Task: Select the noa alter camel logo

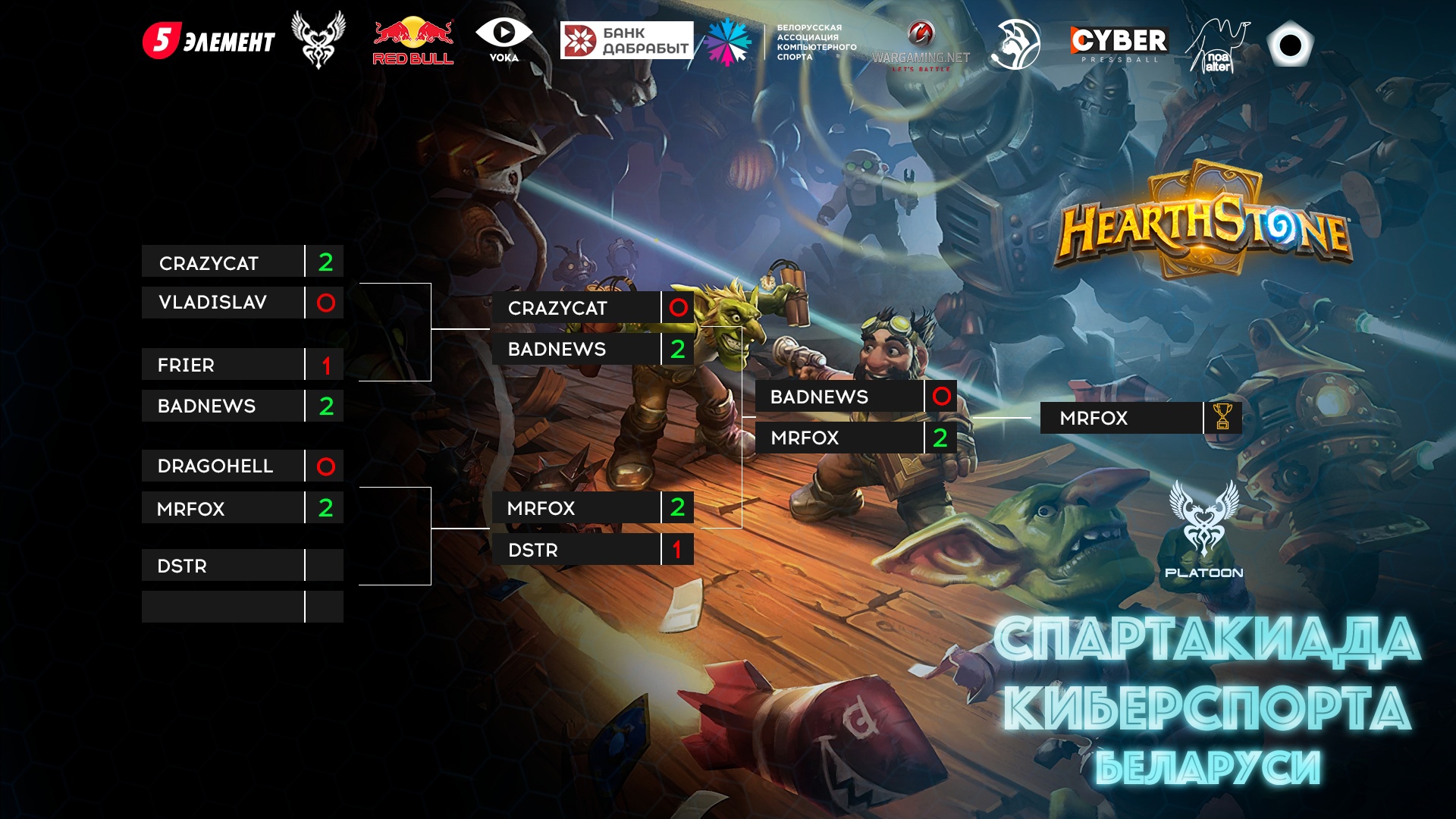Action: pyautogui.click(x=1217, y=46)
